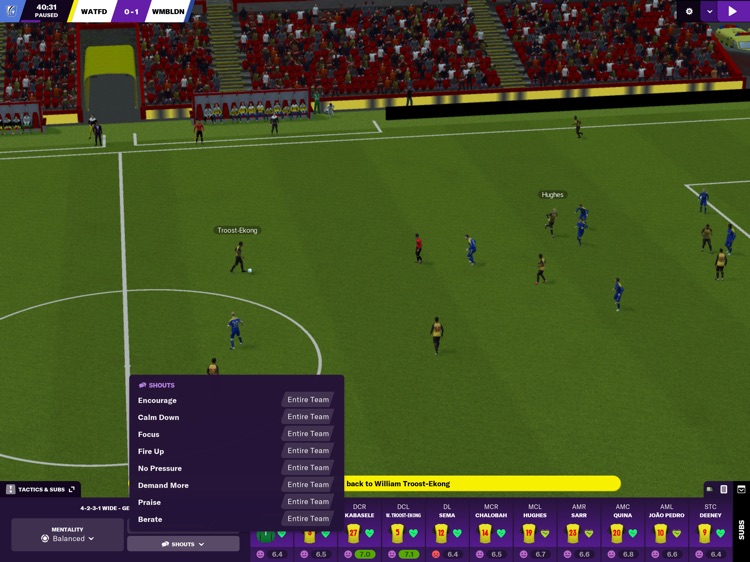
Task: Click the Praise shout Entire Team button
Action: 307,502
